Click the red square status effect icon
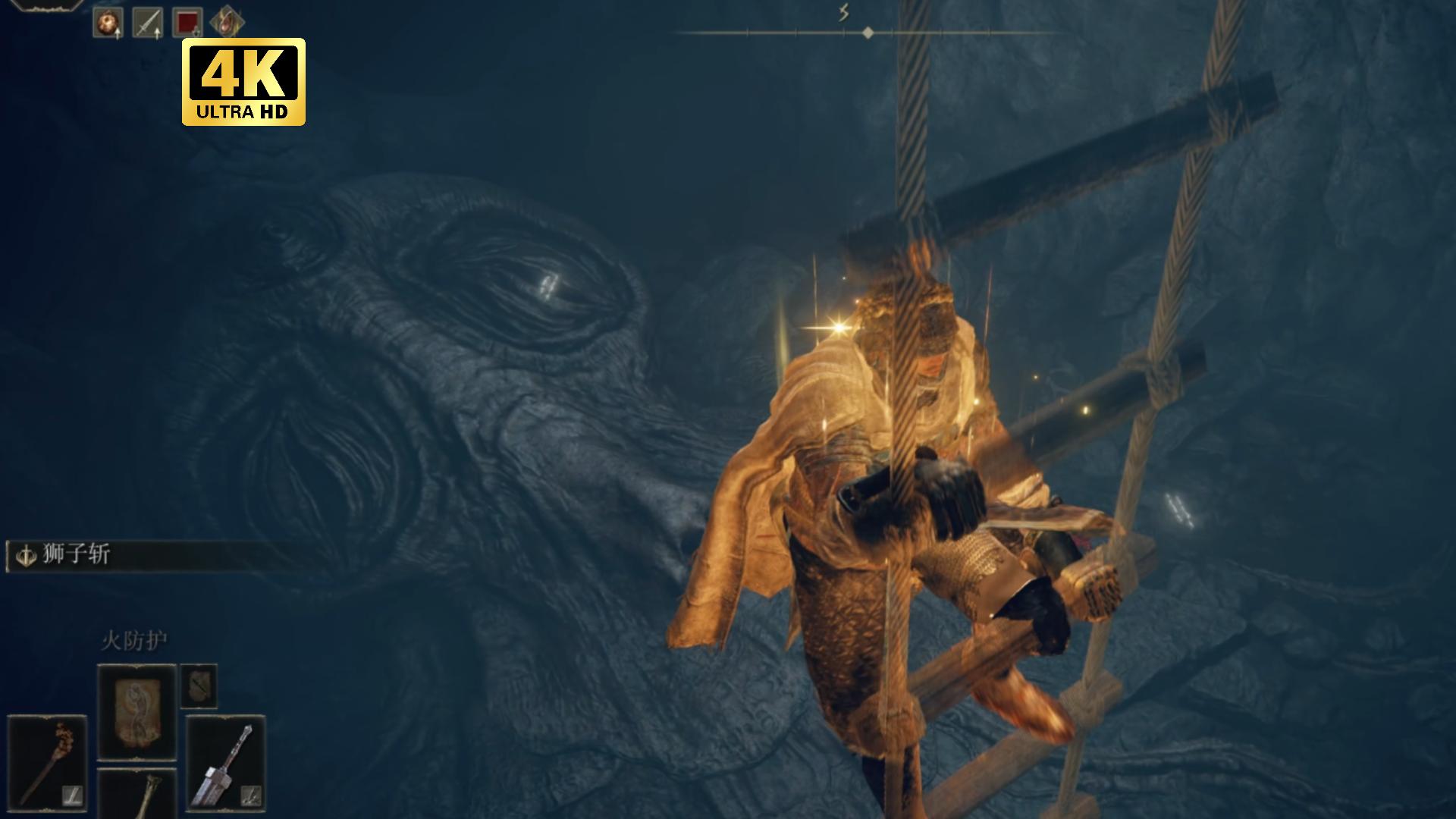1456x819 pixels. [187, 23]
